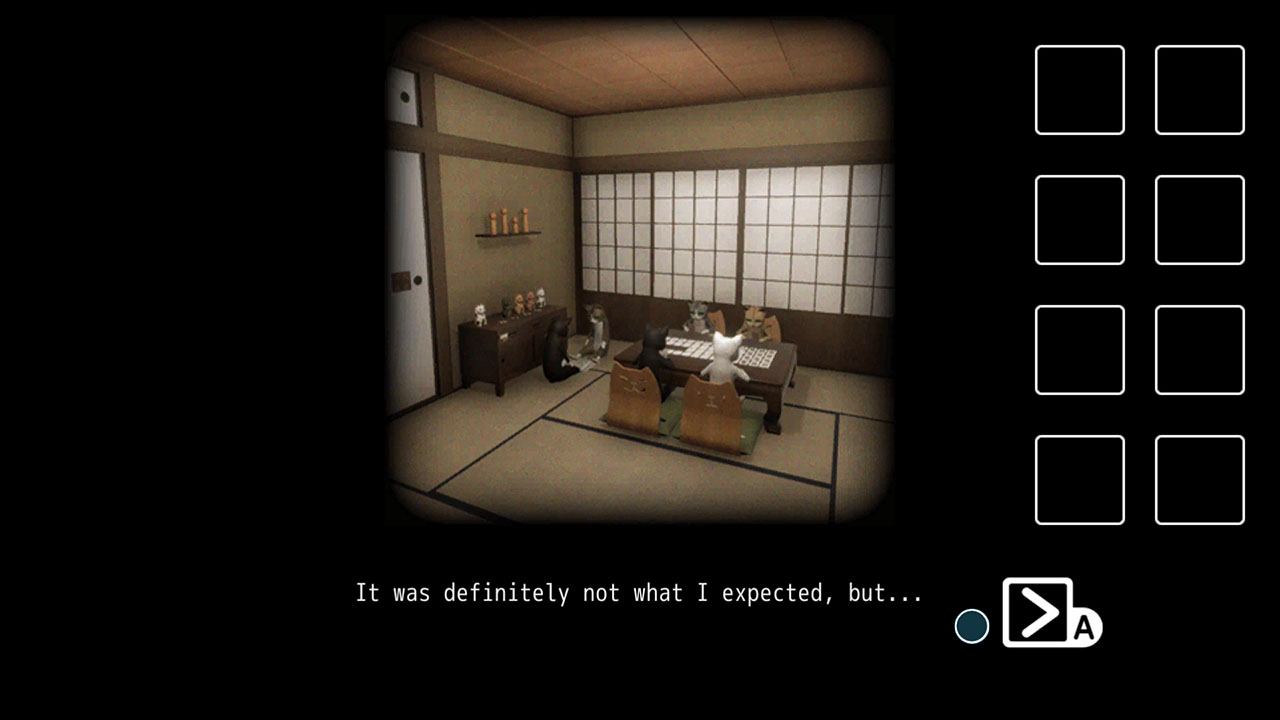Image resolution: width=1280 pixels, height=720 pixels.
Task: Click the blue circular progress dot
Action: pos(970,628)
